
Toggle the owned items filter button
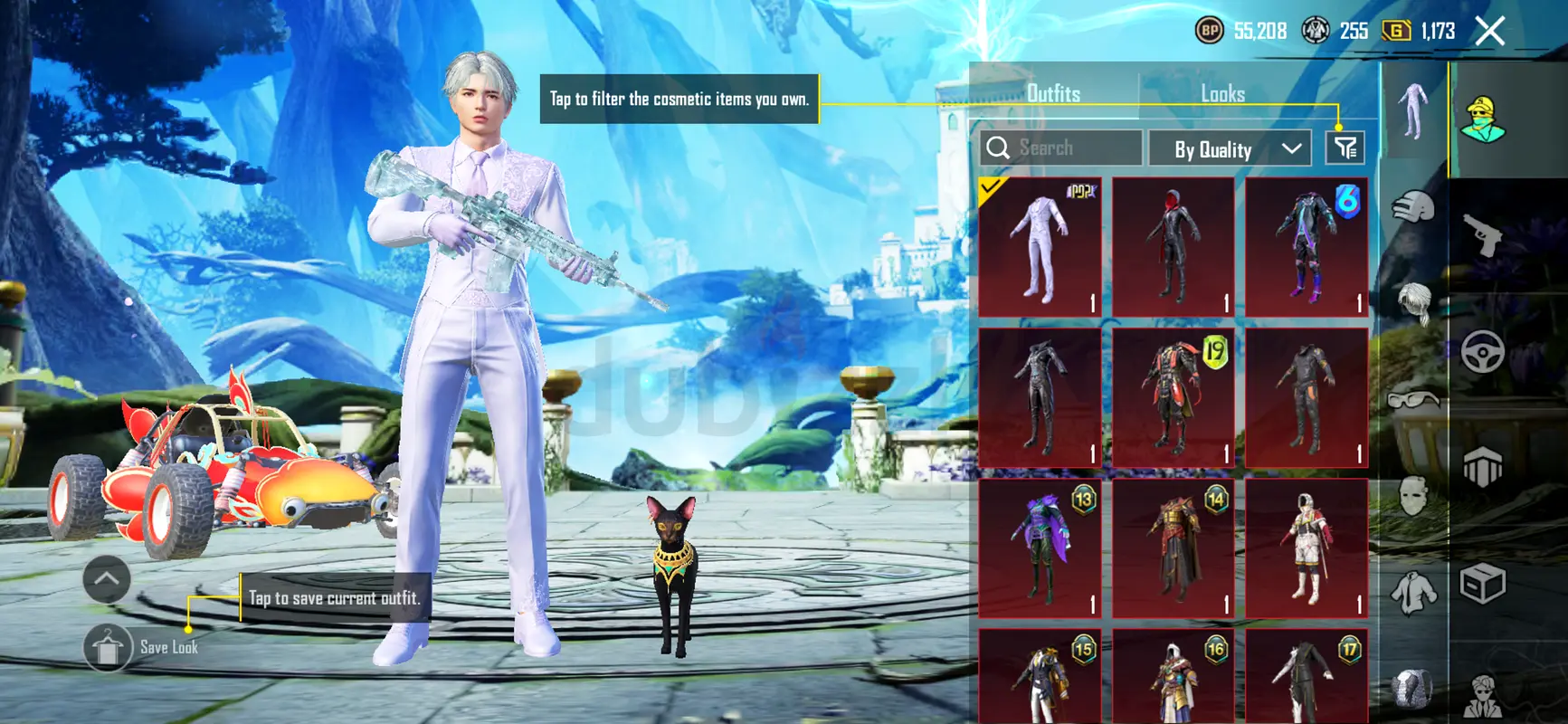pos(1345,148)
